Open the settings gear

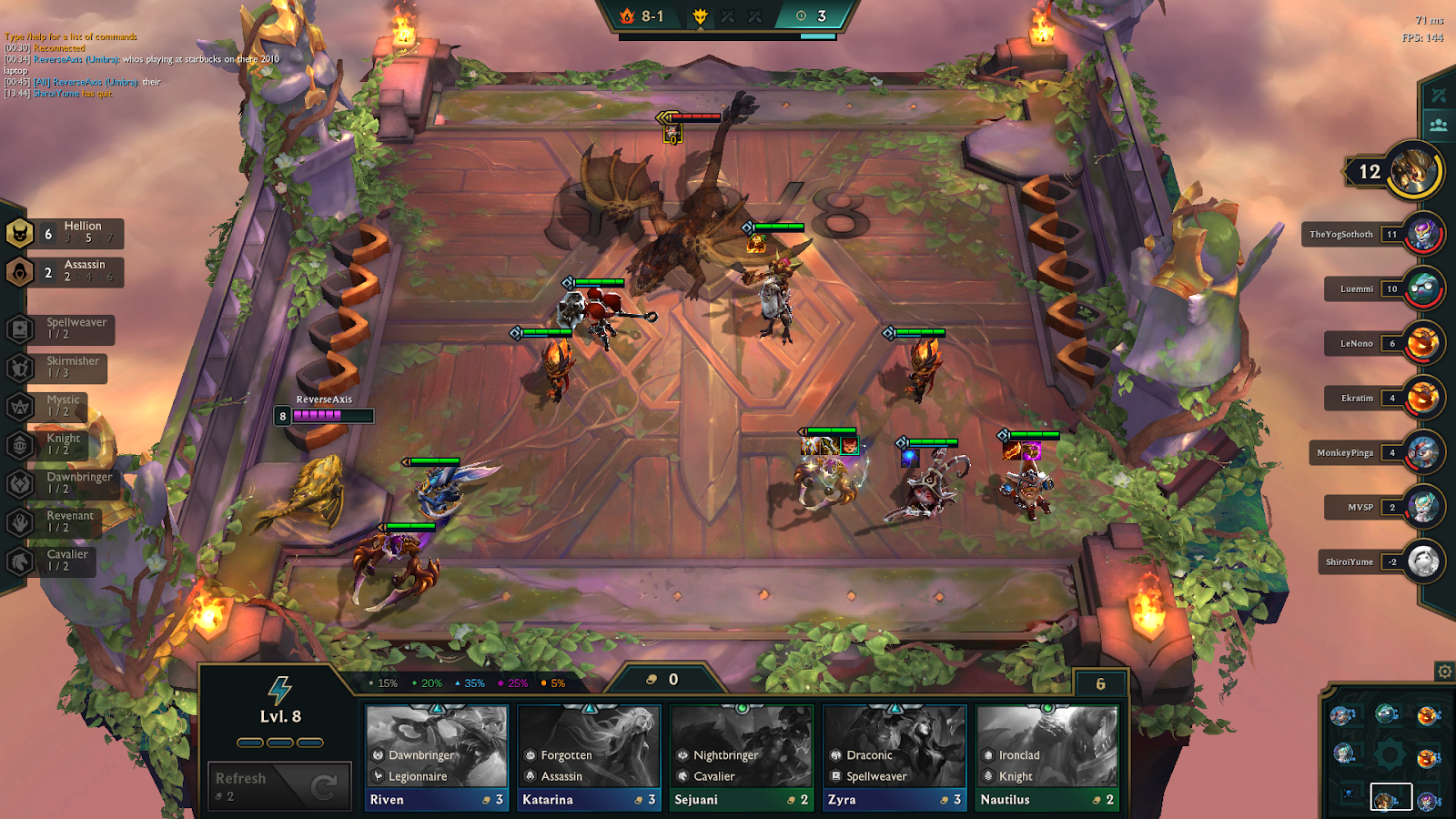[1444, 672]
